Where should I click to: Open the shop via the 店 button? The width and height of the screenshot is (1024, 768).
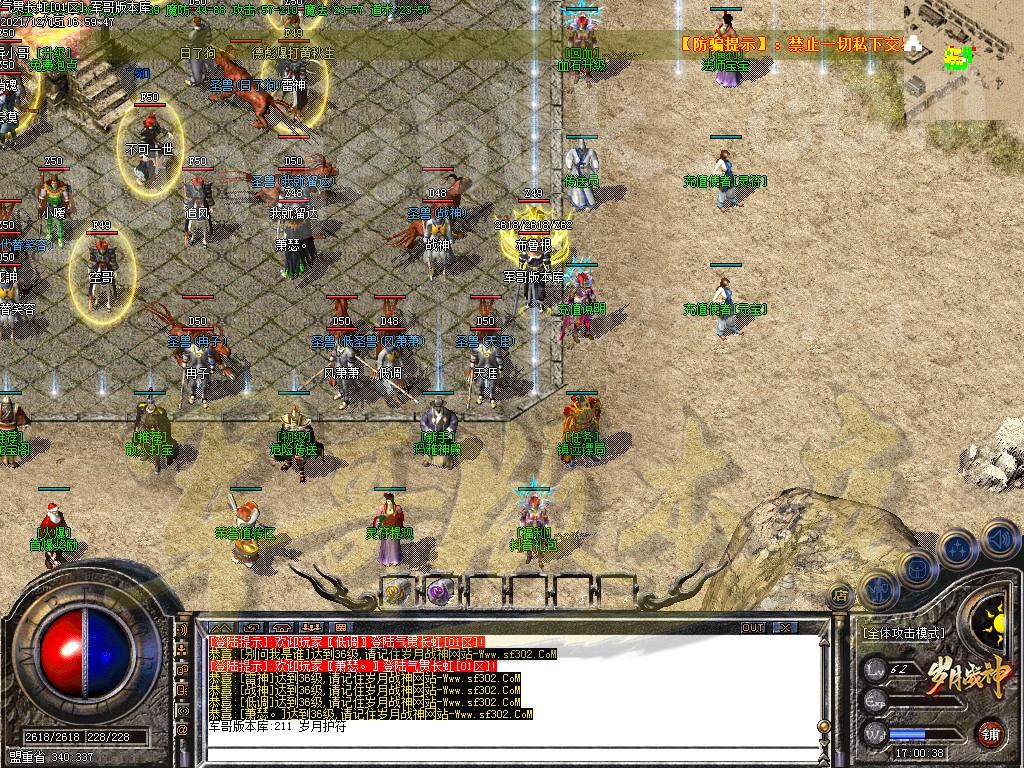click(x=840, y=596)
